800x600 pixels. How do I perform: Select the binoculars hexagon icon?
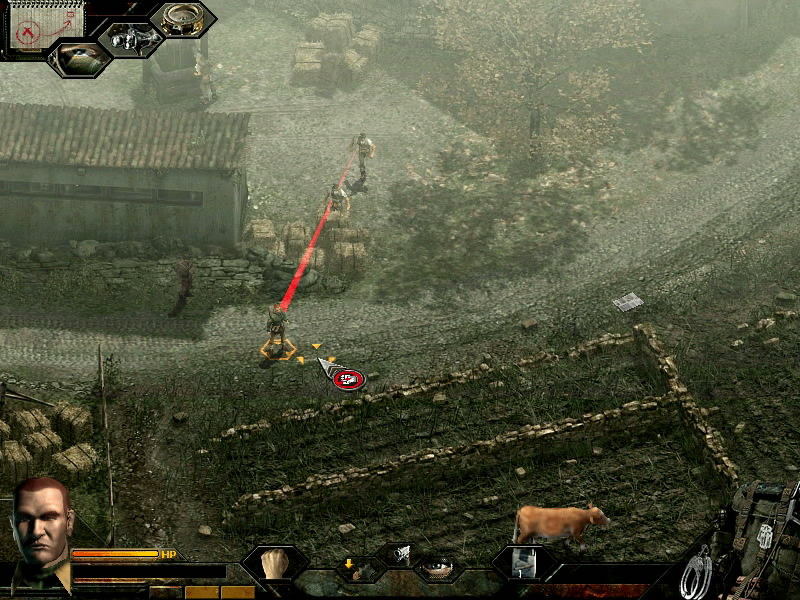pos(130,40)
